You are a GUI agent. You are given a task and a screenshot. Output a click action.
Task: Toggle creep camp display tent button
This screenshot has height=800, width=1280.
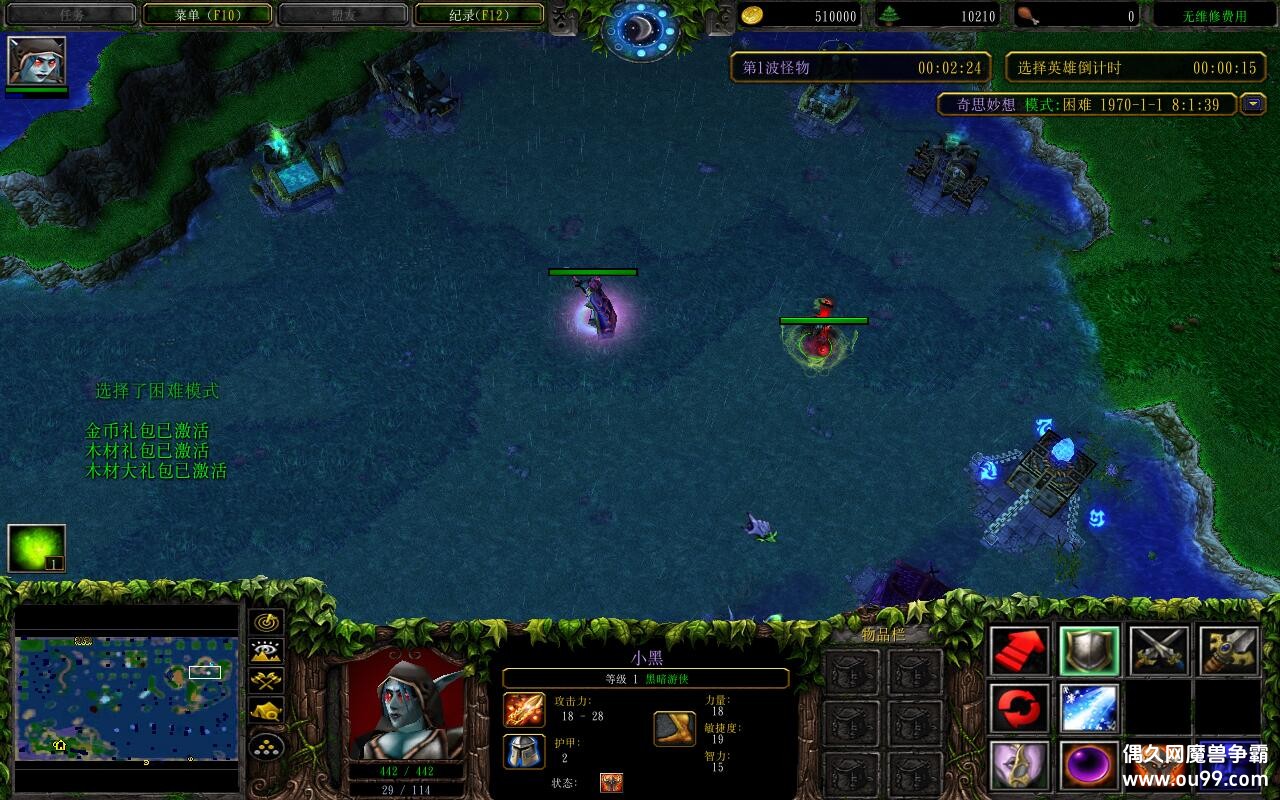tap(267, 711)
